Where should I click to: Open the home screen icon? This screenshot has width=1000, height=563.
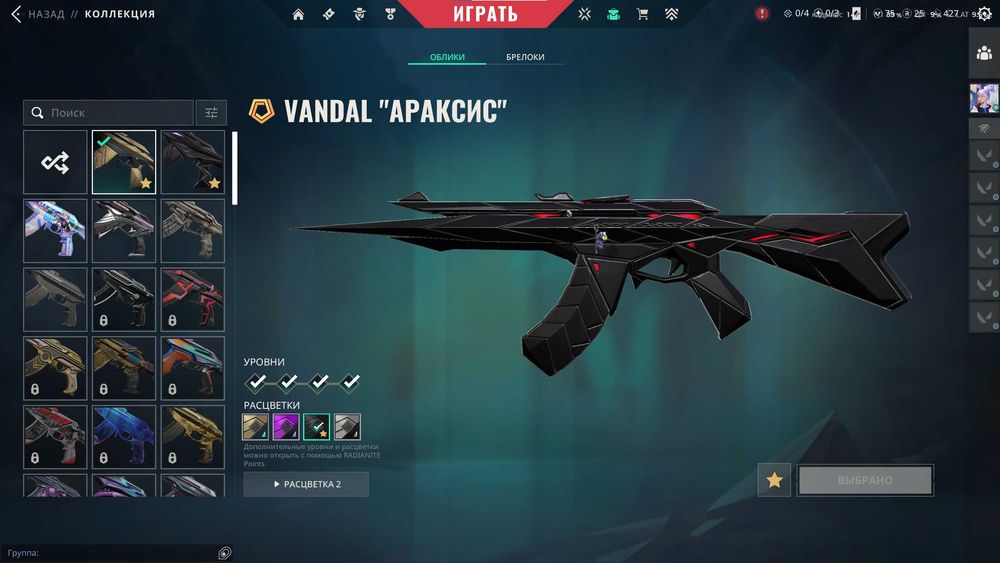[x=298, y=14]
